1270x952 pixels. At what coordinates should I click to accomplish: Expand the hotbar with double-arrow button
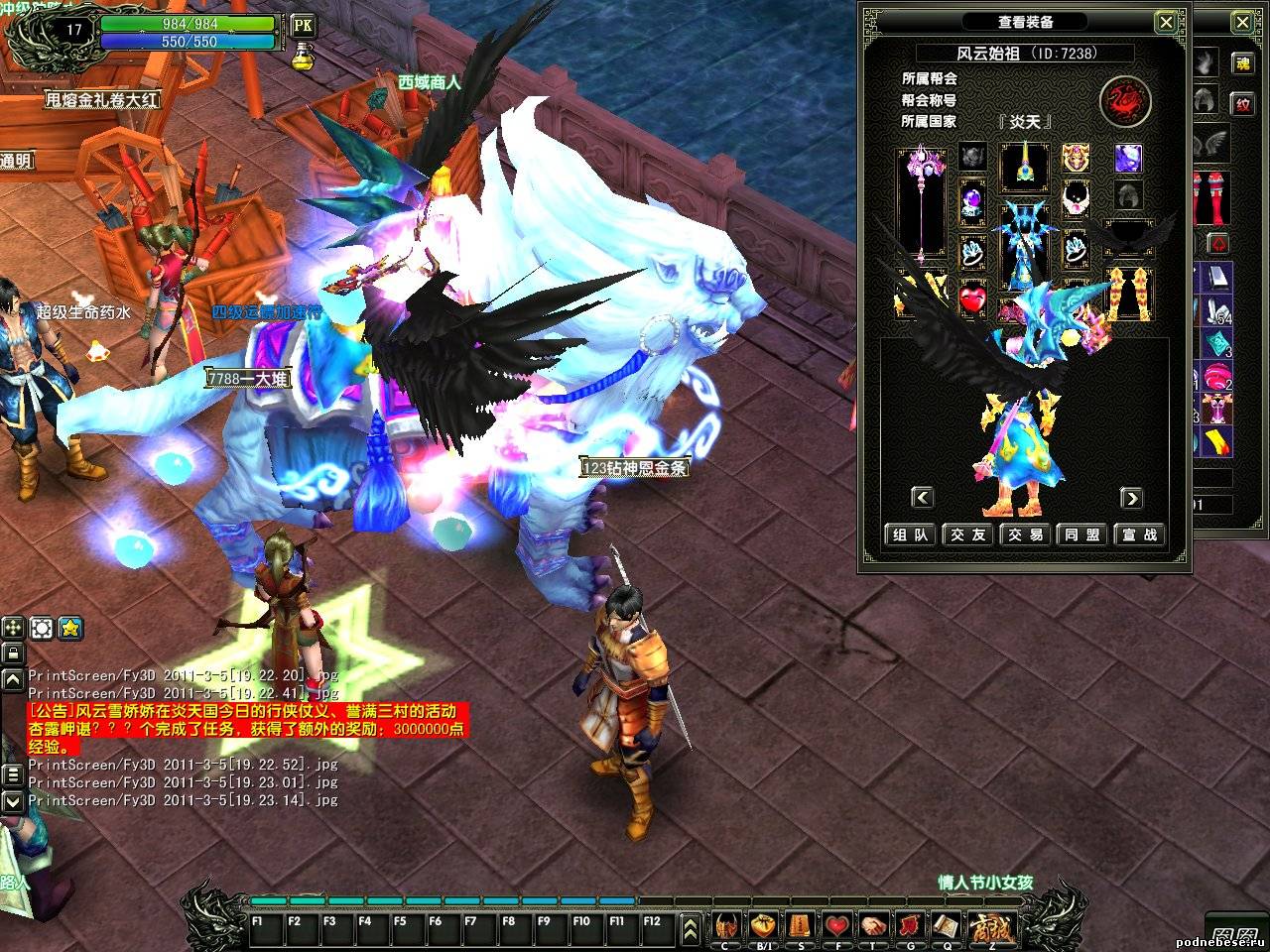click(691, 929)
